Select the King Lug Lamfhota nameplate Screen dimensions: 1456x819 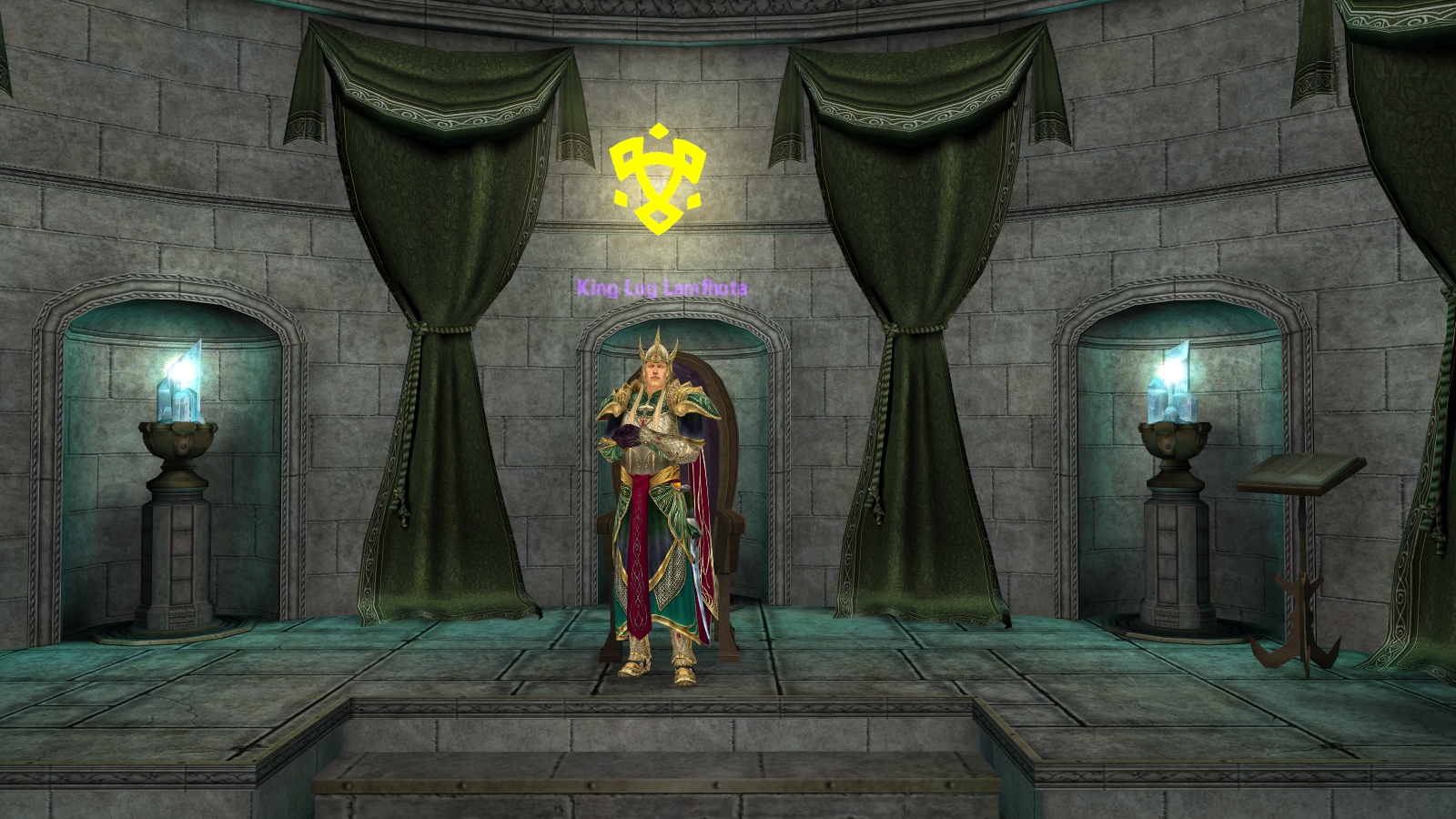662,288
